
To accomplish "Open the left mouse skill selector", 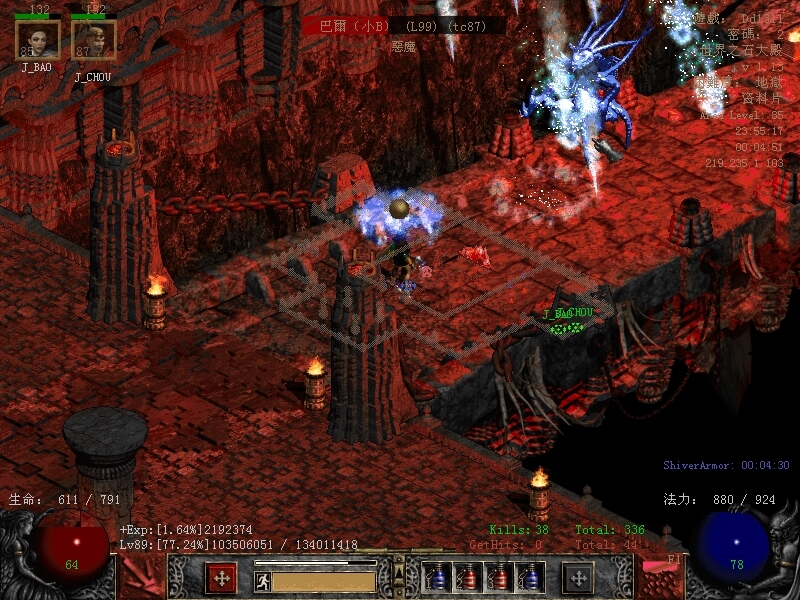I will (x=221, y=578).
